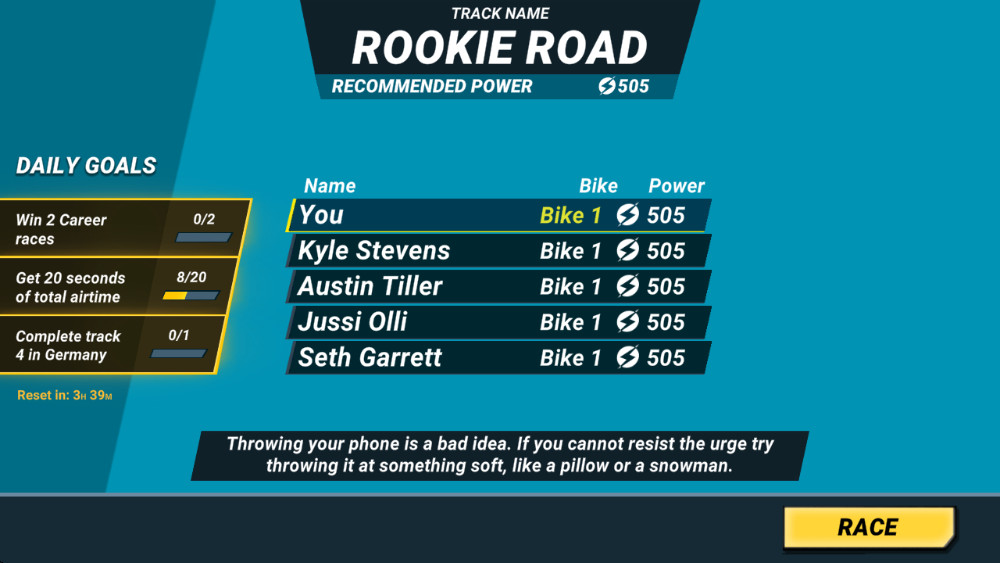Select Jussi Olli's racer entry

(x=498, y=322)
